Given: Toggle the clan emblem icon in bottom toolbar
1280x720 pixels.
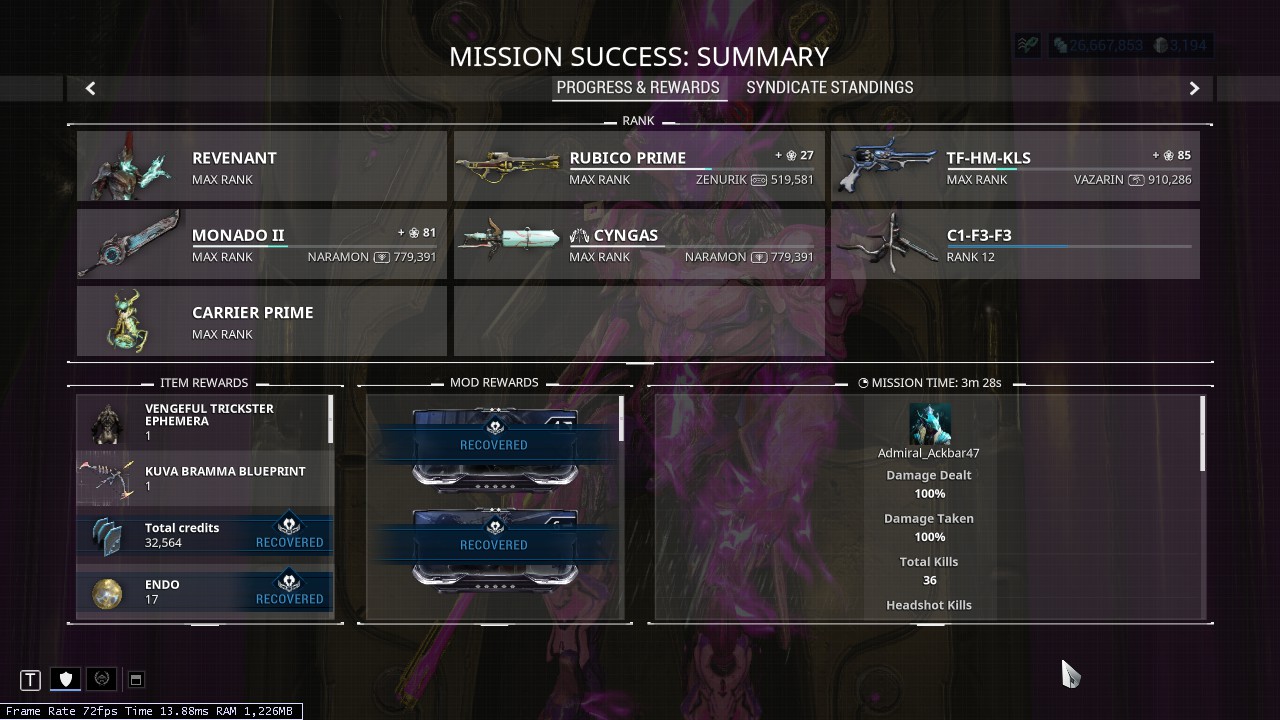Looking at the screenshot, I should [x=101, y=679].
